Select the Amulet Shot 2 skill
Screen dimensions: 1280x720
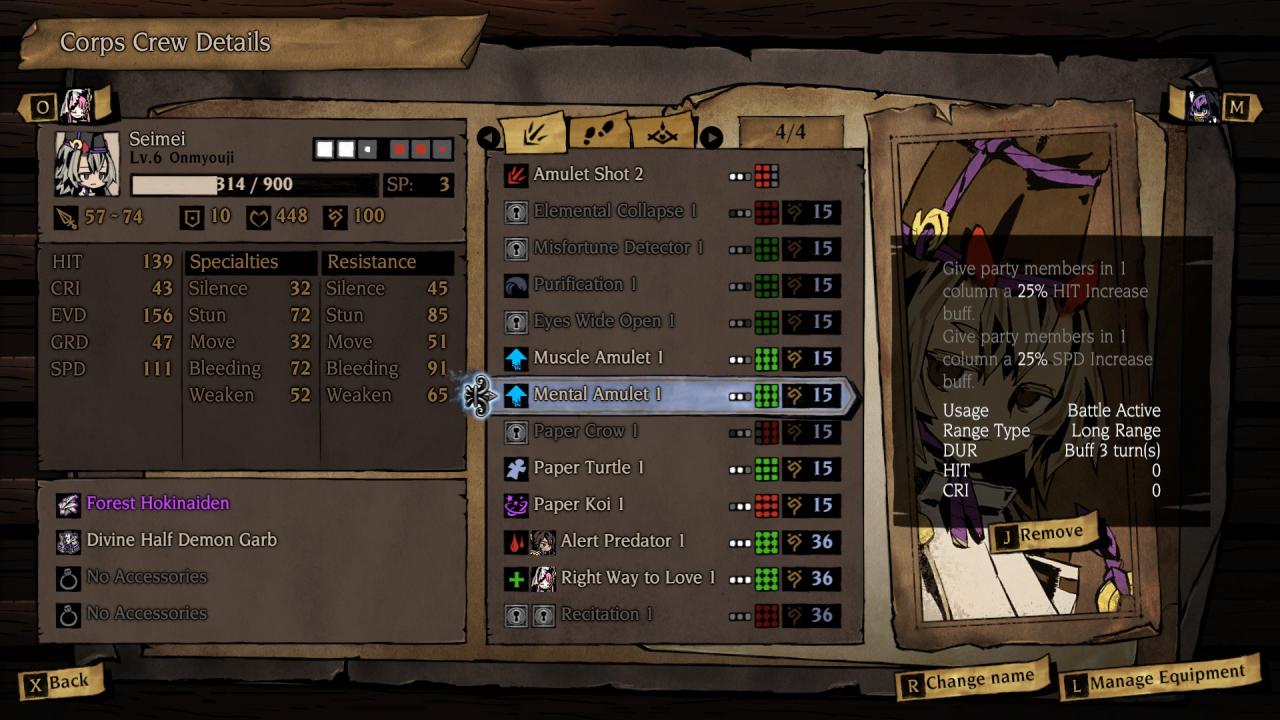click(x=588, y=175)
